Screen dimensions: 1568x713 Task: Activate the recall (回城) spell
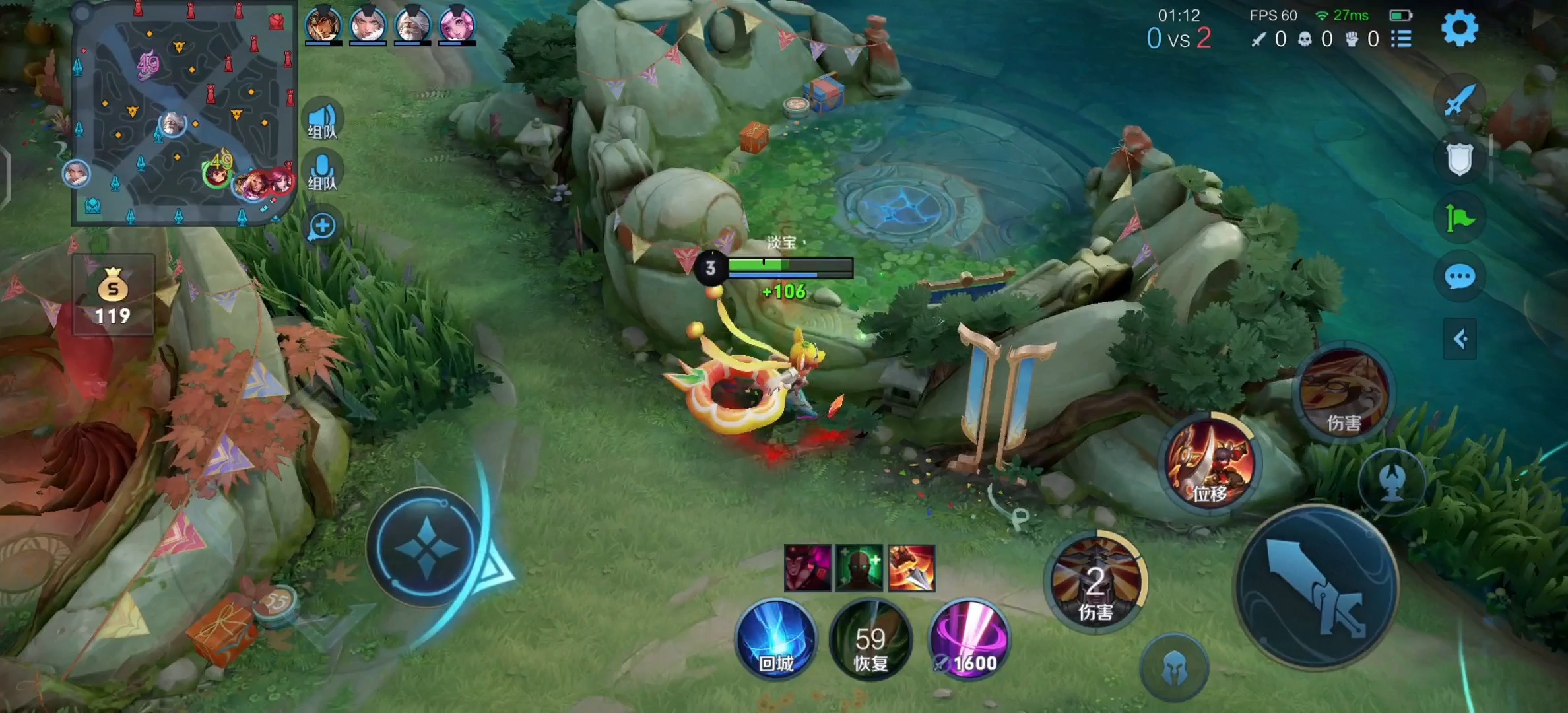776,639
